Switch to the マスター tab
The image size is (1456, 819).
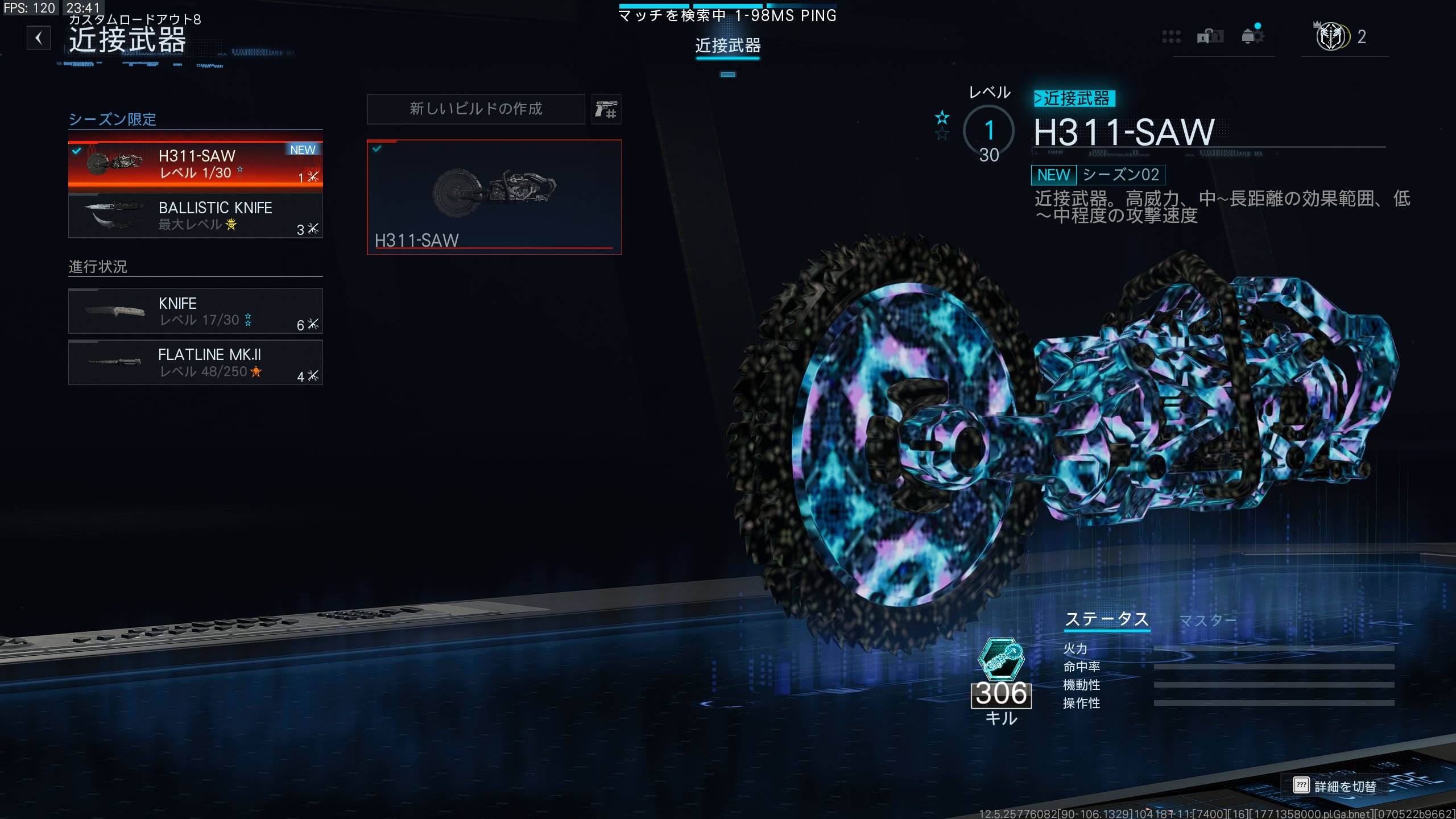tap(1207, 620)
